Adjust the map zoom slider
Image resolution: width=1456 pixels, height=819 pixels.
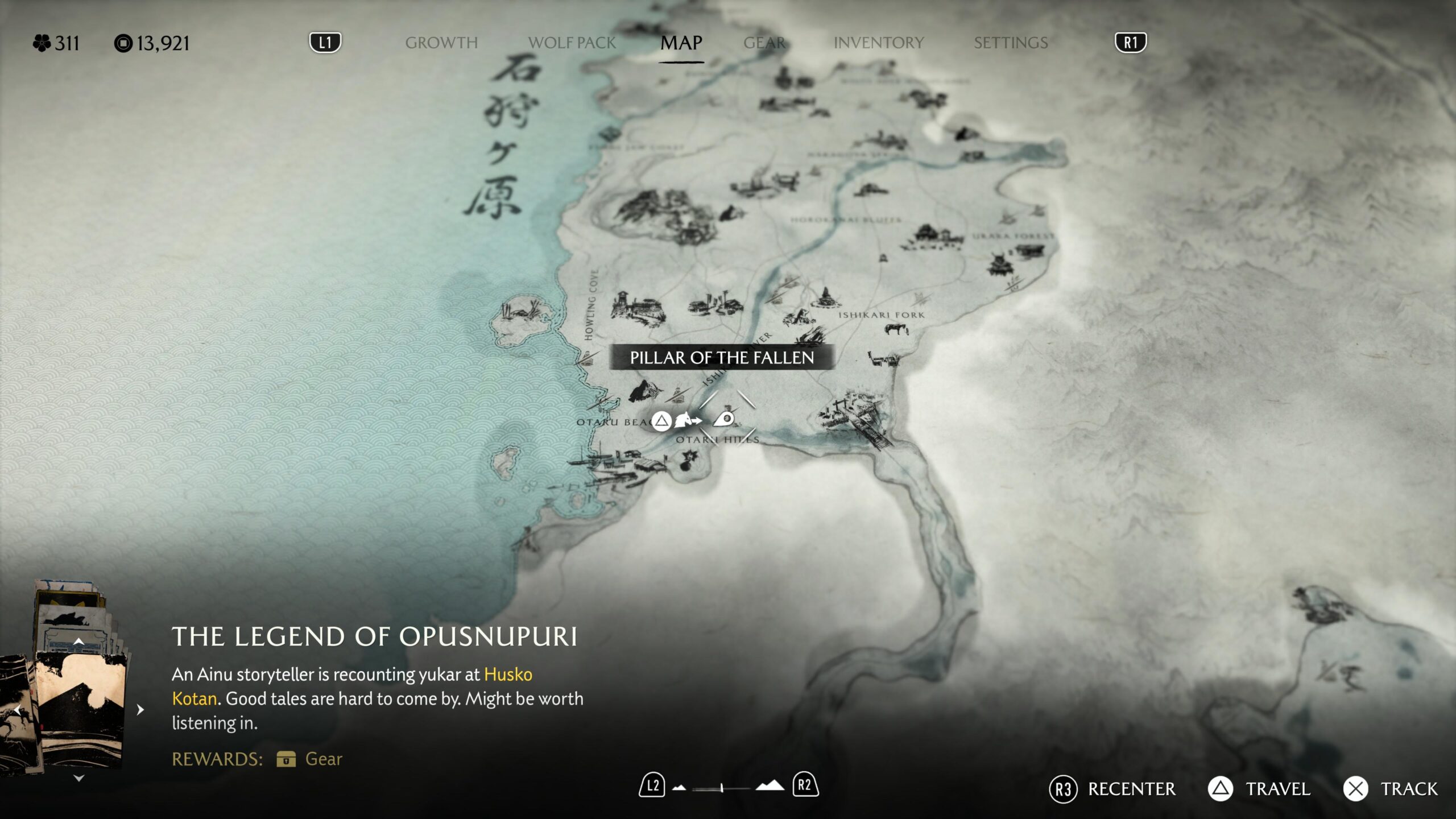click(721, 788)
